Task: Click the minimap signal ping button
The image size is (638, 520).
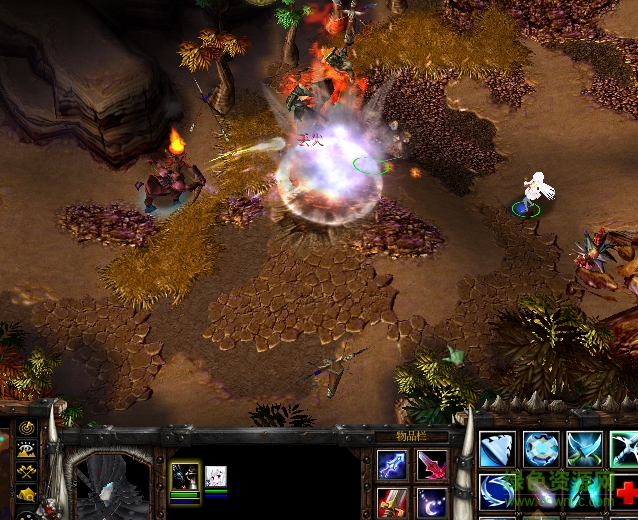Action: pyautogui.click(x=26, y=428)
